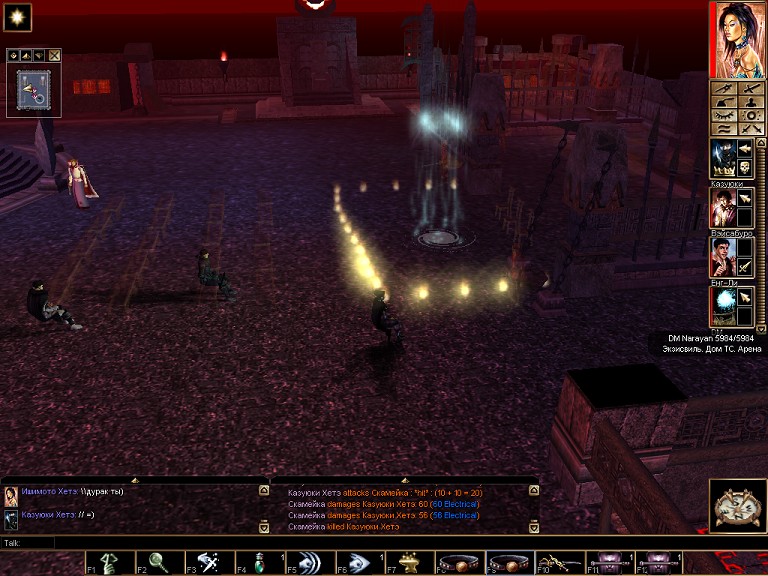Viewport: 768px width, 576px height.
Task: Select the player character portrait
Action: coord(736,40)
